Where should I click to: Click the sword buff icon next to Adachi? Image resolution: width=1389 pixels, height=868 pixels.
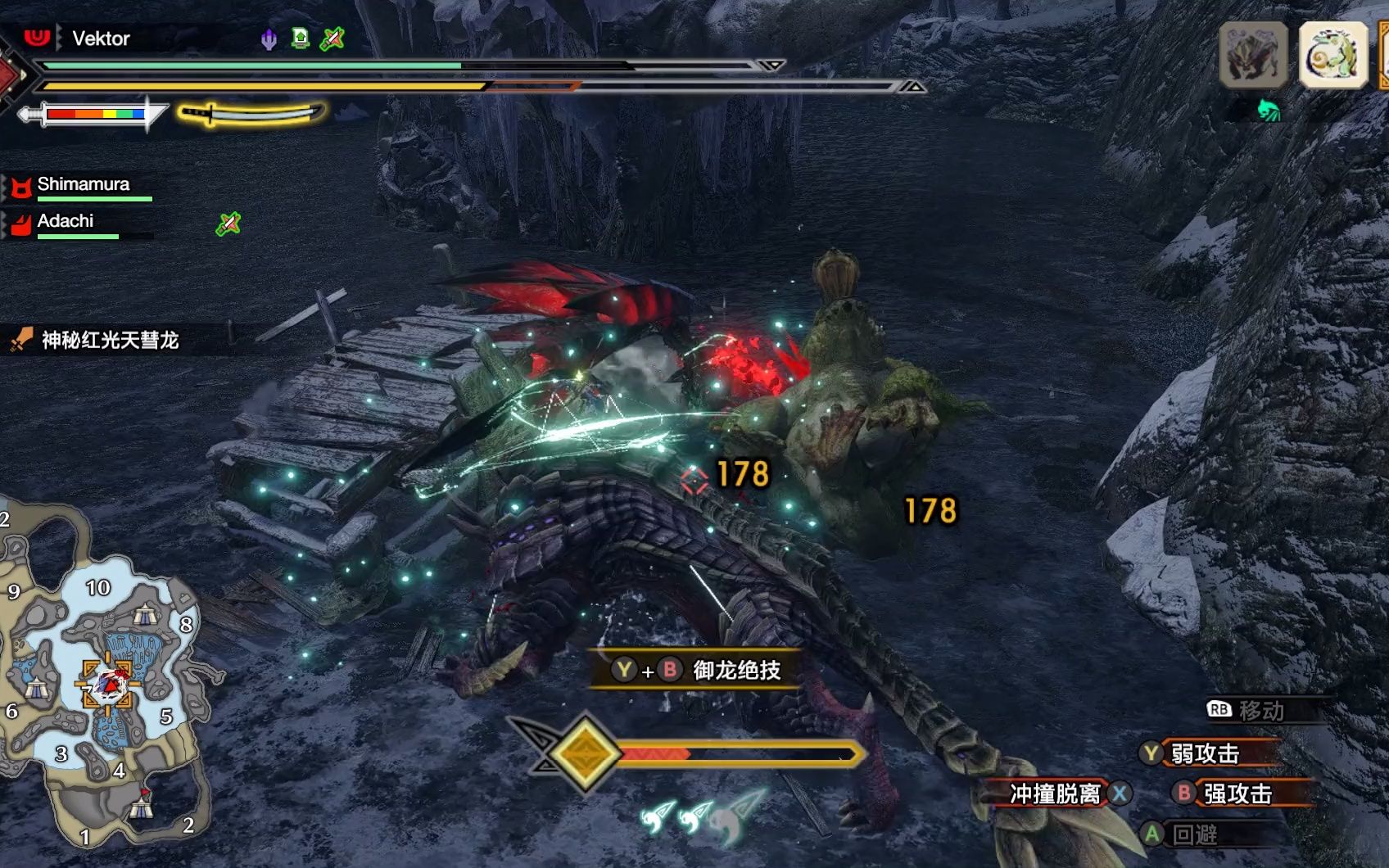pyautogui.click(x=228, y=223)
